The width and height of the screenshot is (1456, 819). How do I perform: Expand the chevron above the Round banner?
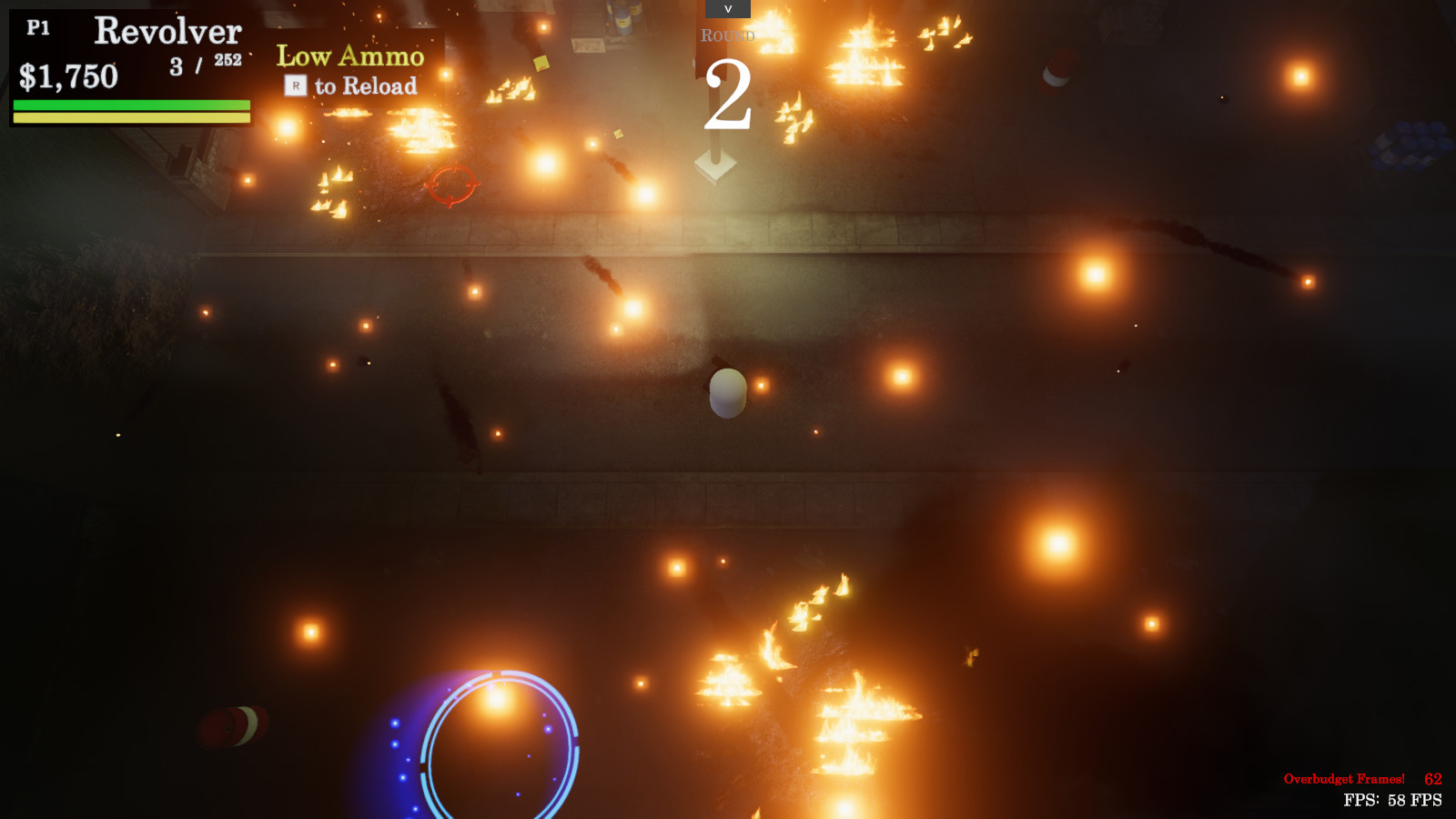726,9
